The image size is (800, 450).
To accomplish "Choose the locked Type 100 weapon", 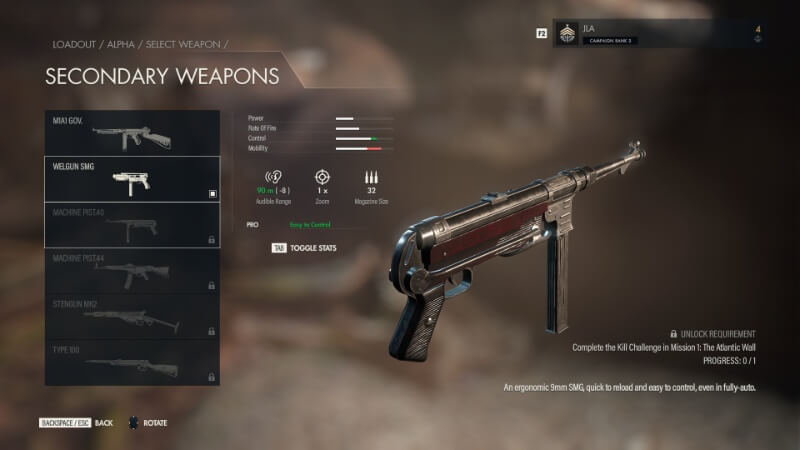I will (132, 363).
